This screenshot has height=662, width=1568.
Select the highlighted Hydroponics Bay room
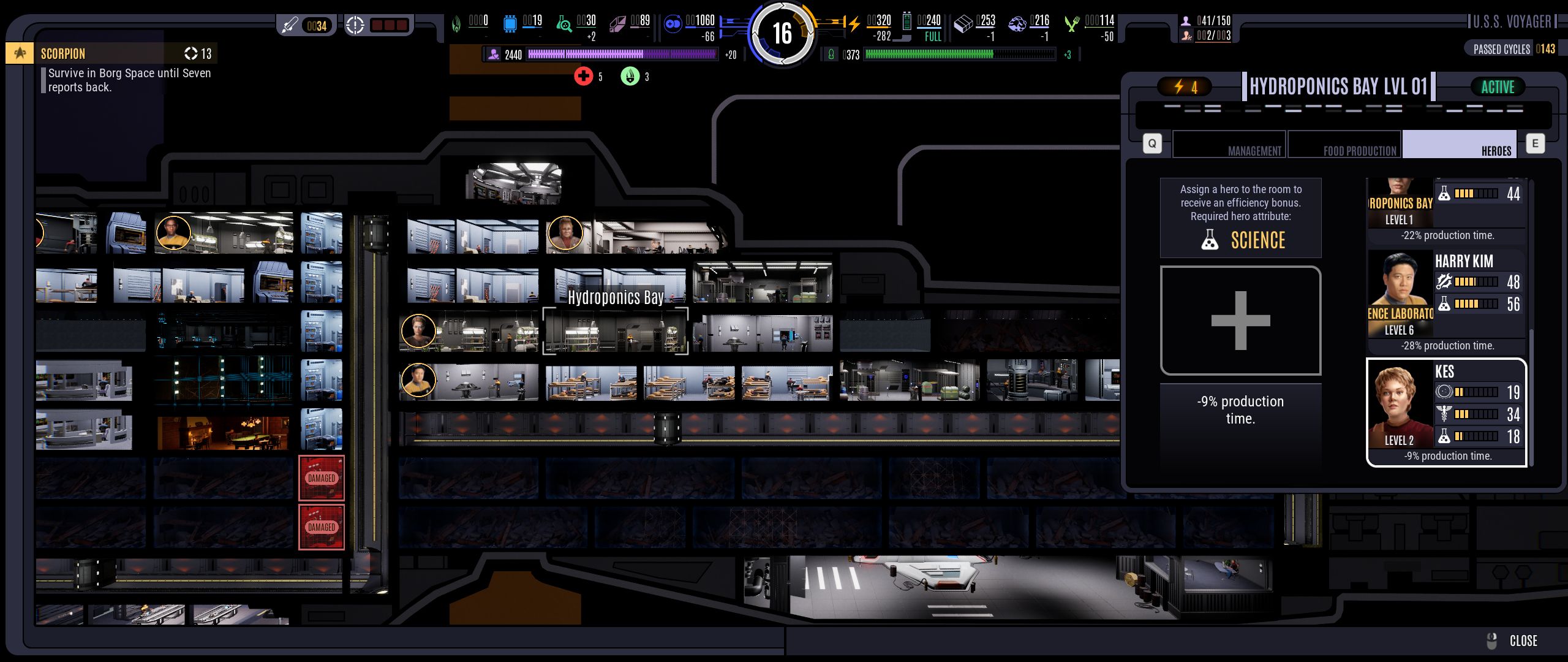tap(615, 331)
